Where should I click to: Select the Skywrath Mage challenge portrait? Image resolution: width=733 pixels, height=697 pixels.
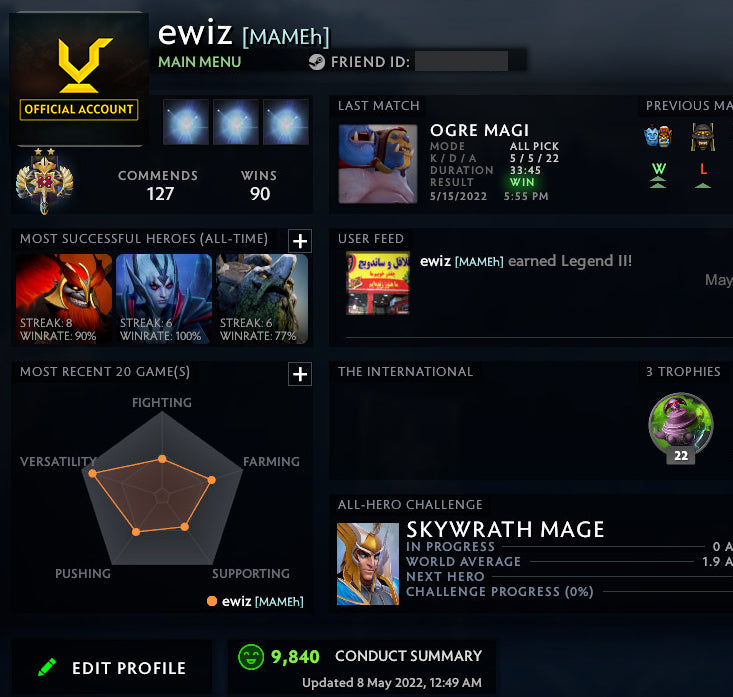[x=367, y=562]
